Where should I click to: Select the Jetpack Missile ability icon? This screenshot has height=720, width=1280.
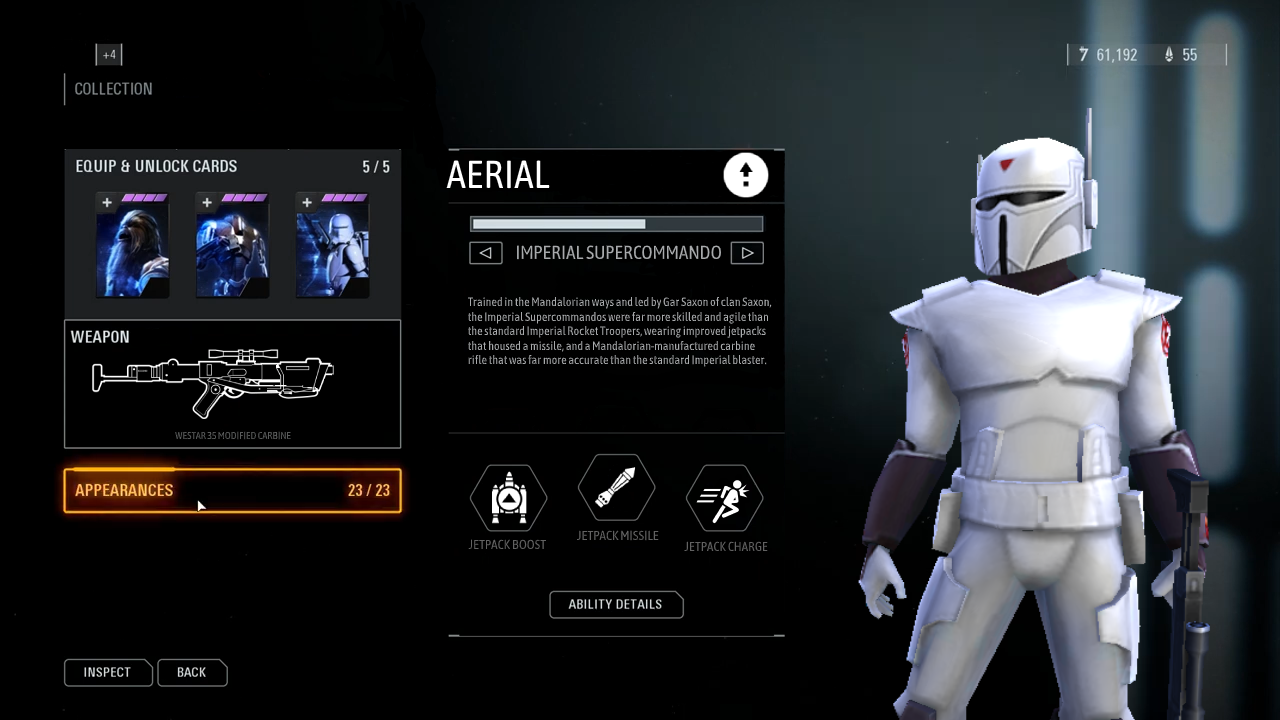point(616,488)
